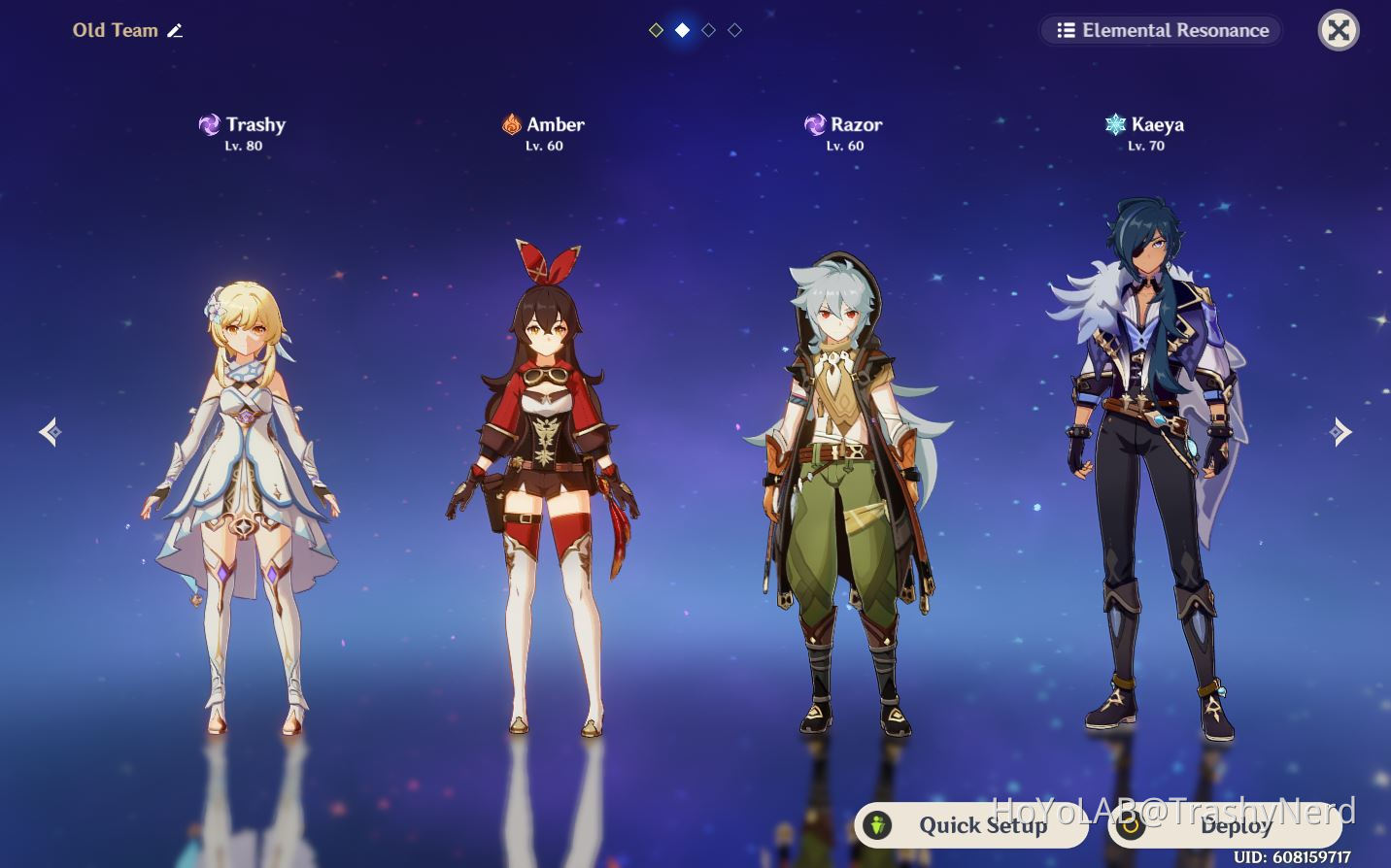The height and width of the screenshot is (868, 1391).
Task: Click the coin icon on Deploy button
Action: [x=1132, y=826]
